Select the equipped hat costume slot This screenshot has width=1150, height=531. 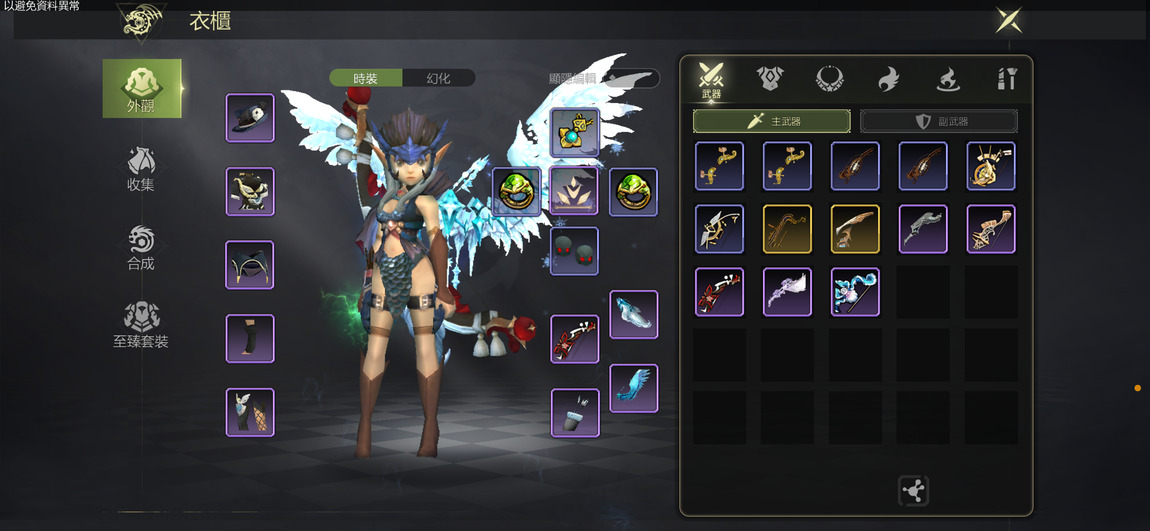[250, 118]
